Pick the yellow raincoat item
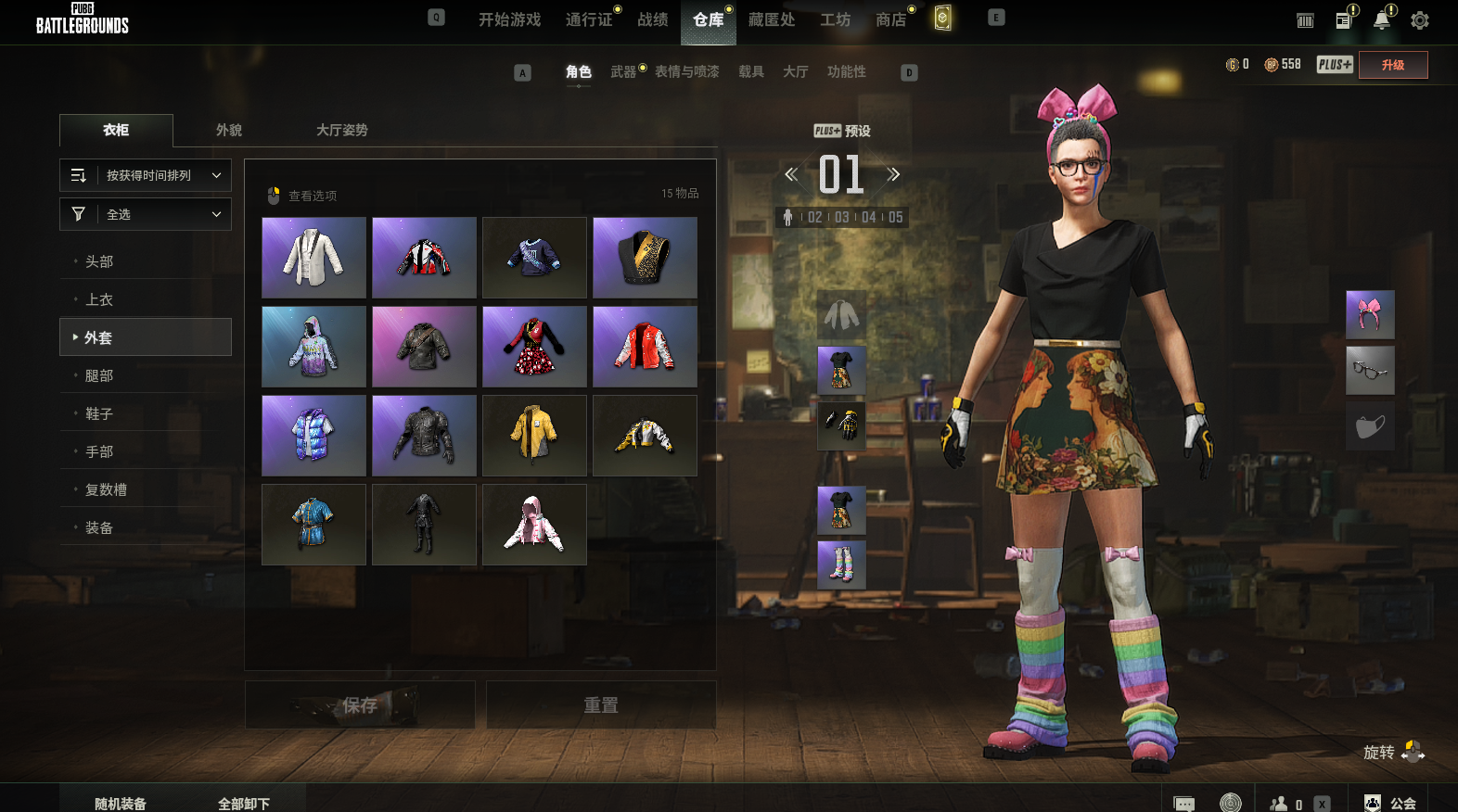The image size is (1458, 812). click(534, 436)
